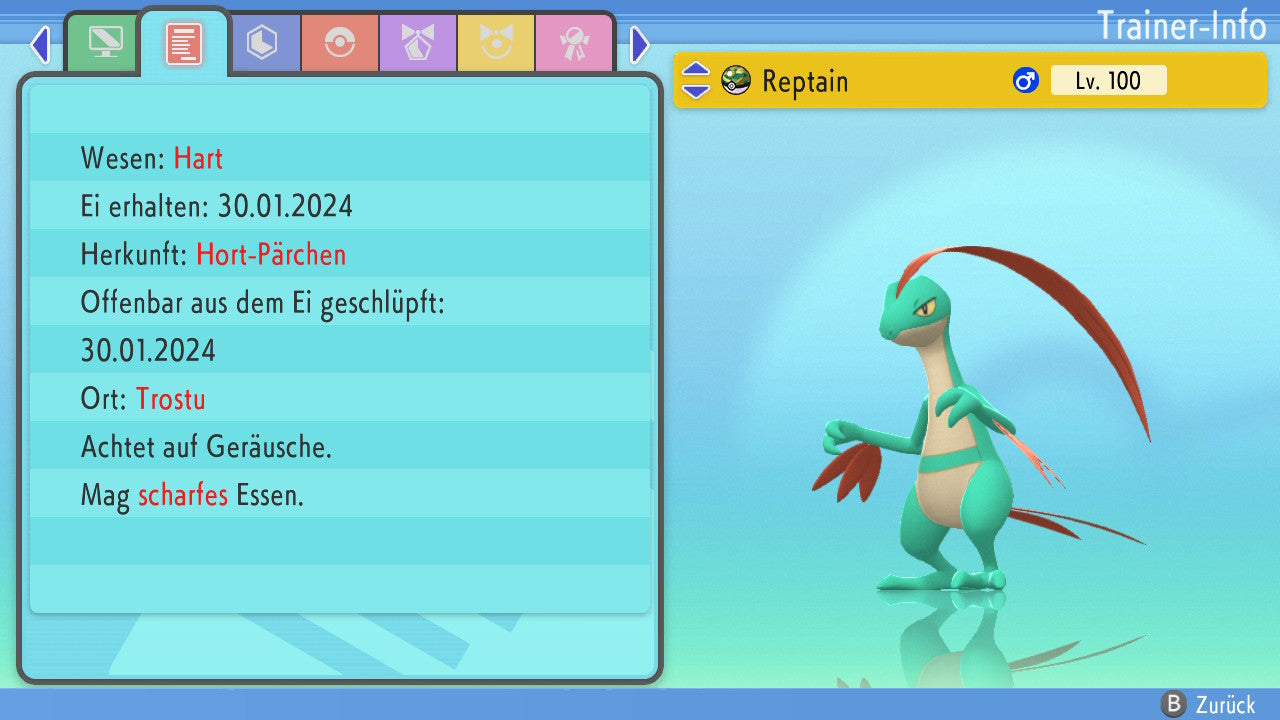Open the blue hexagon stats tab

262,43
